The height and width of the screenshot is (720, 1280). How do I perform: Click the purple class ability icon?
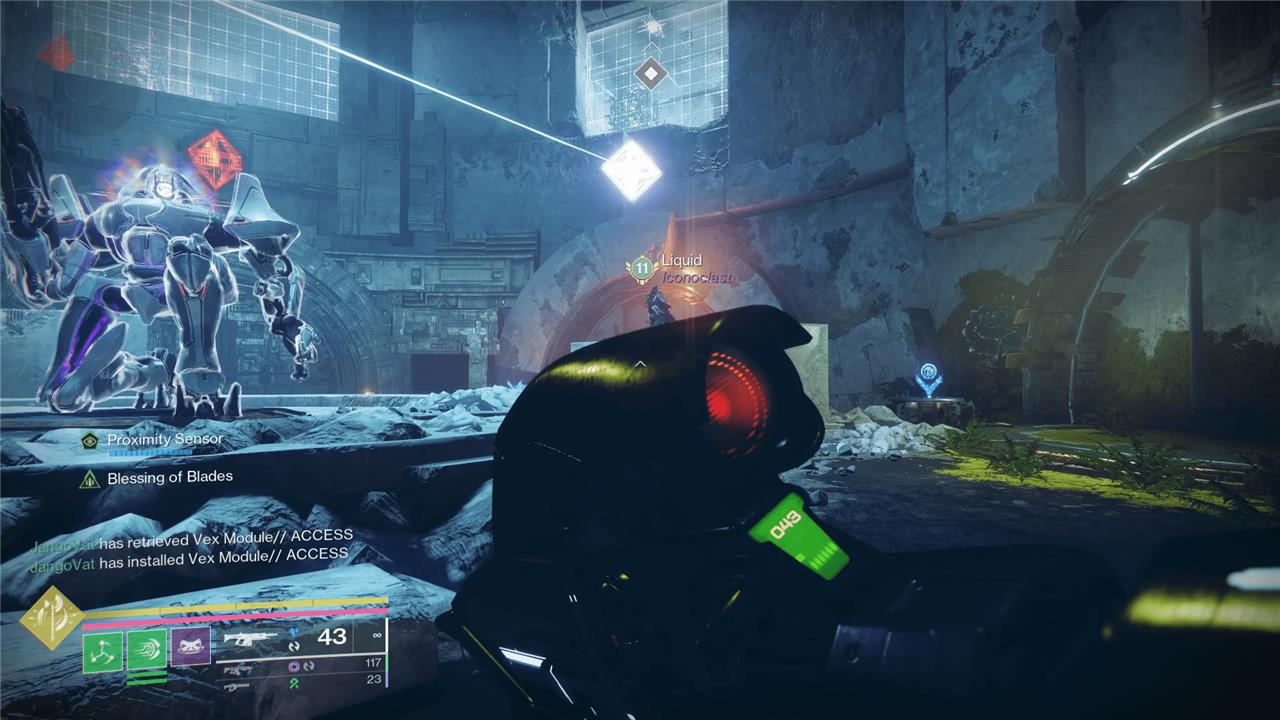190,647
